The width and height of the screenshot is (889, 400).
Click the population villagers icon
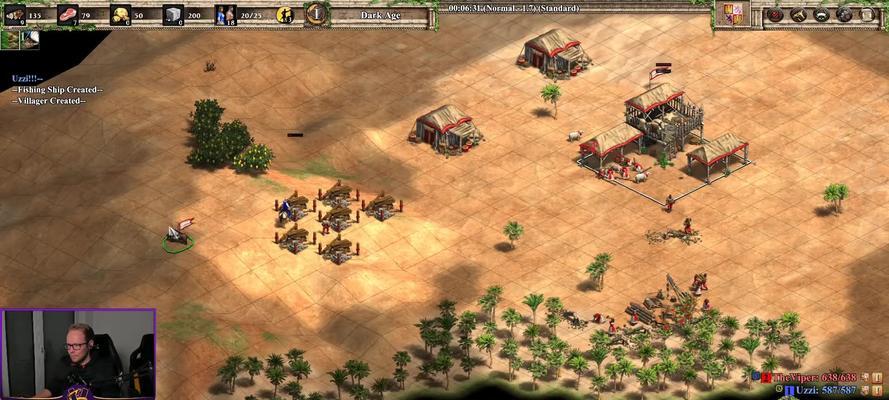226,14
